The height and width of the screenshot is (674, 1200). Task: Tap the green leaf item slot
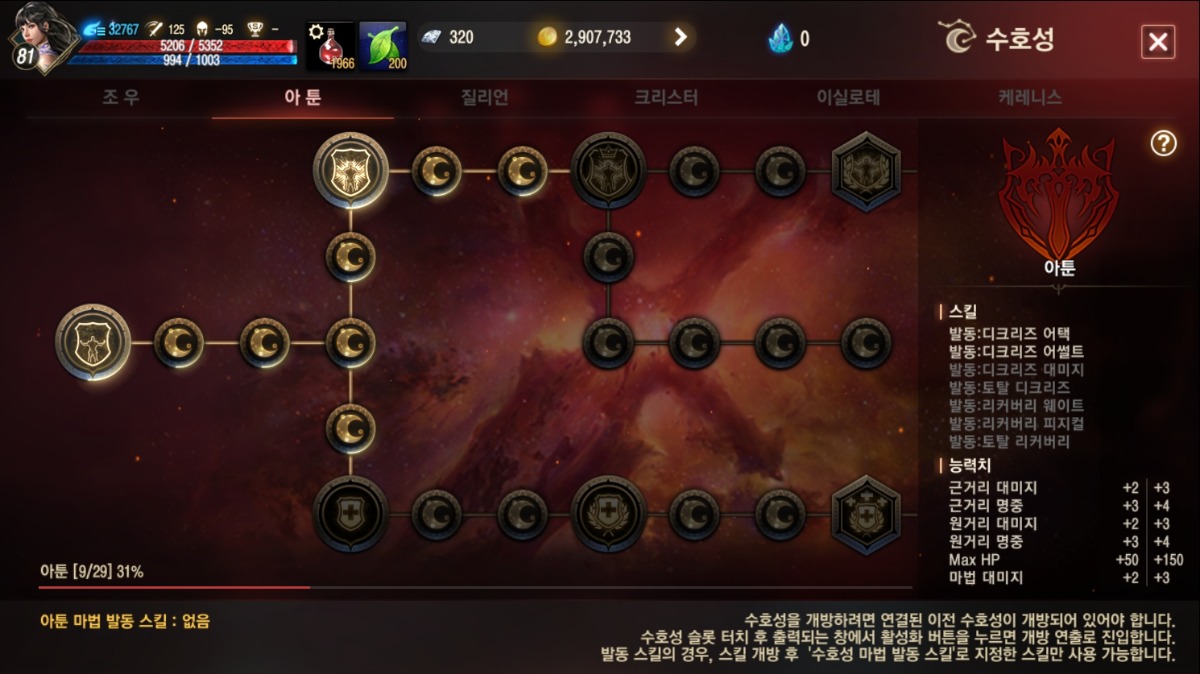point(383,46)
